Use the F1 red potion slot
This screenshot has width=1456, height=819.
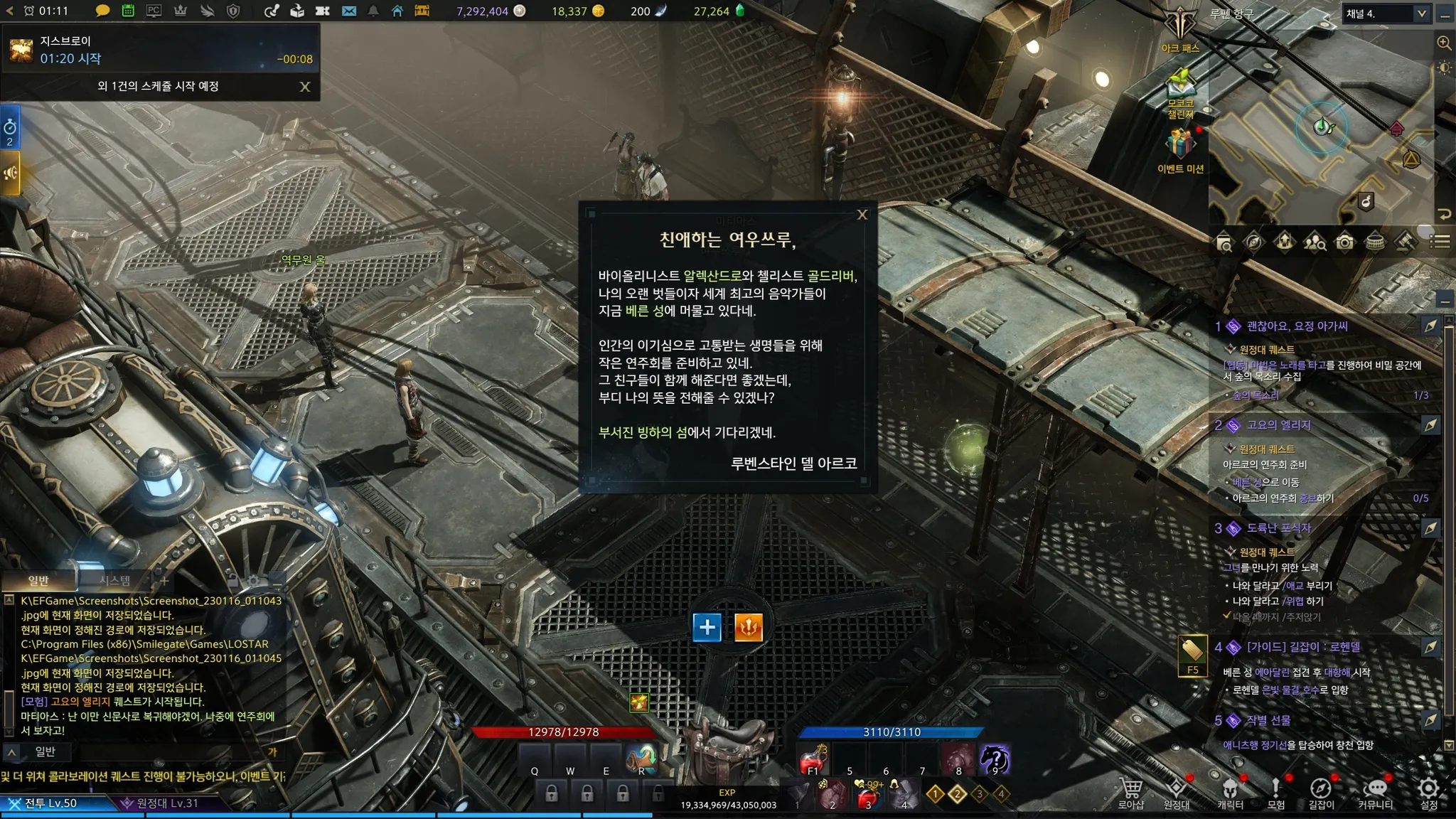(x=813, y=761)
